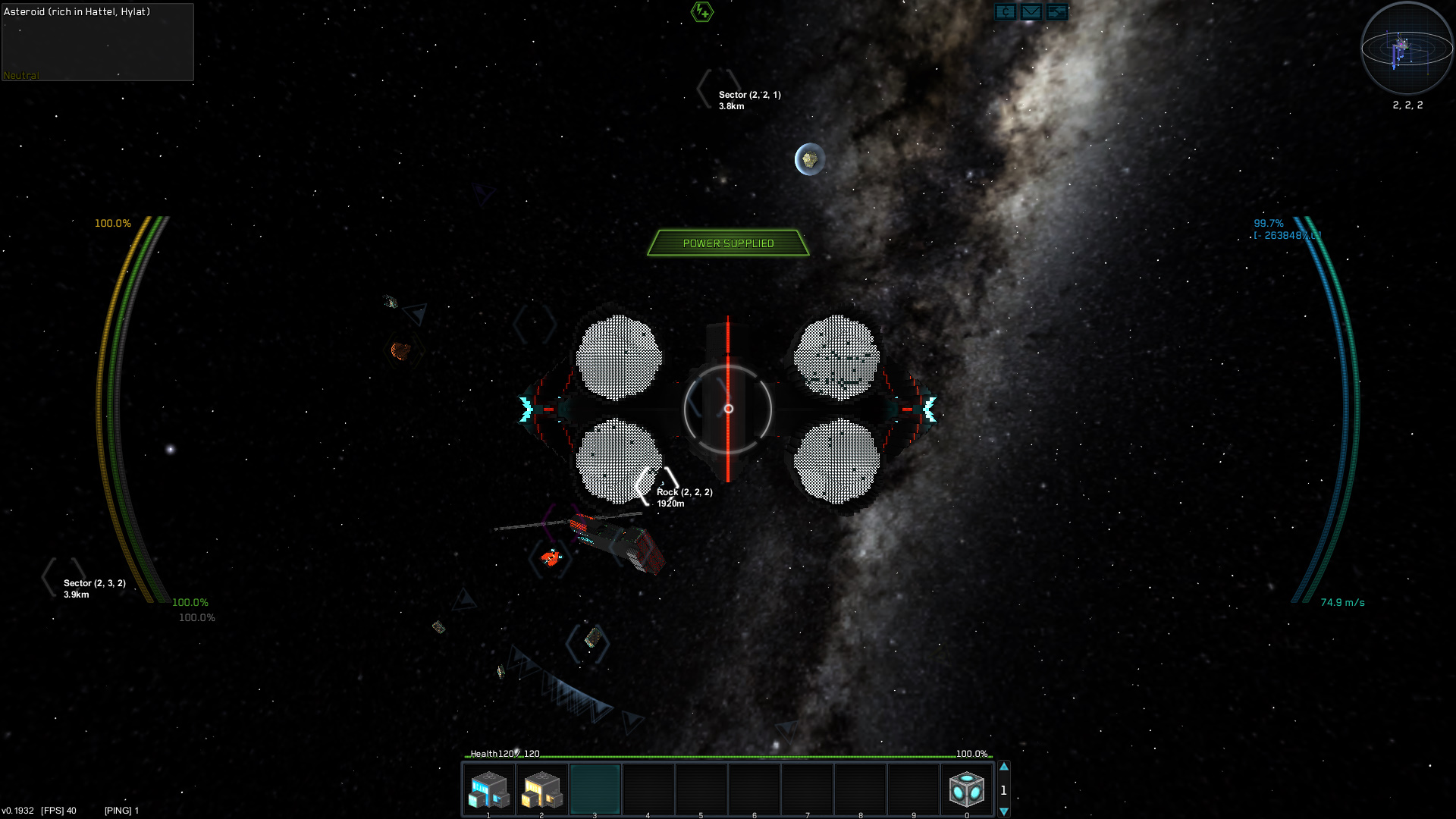
Task: Select the blue-lit weapon computer hotbar slot
Action: (489, 789)
